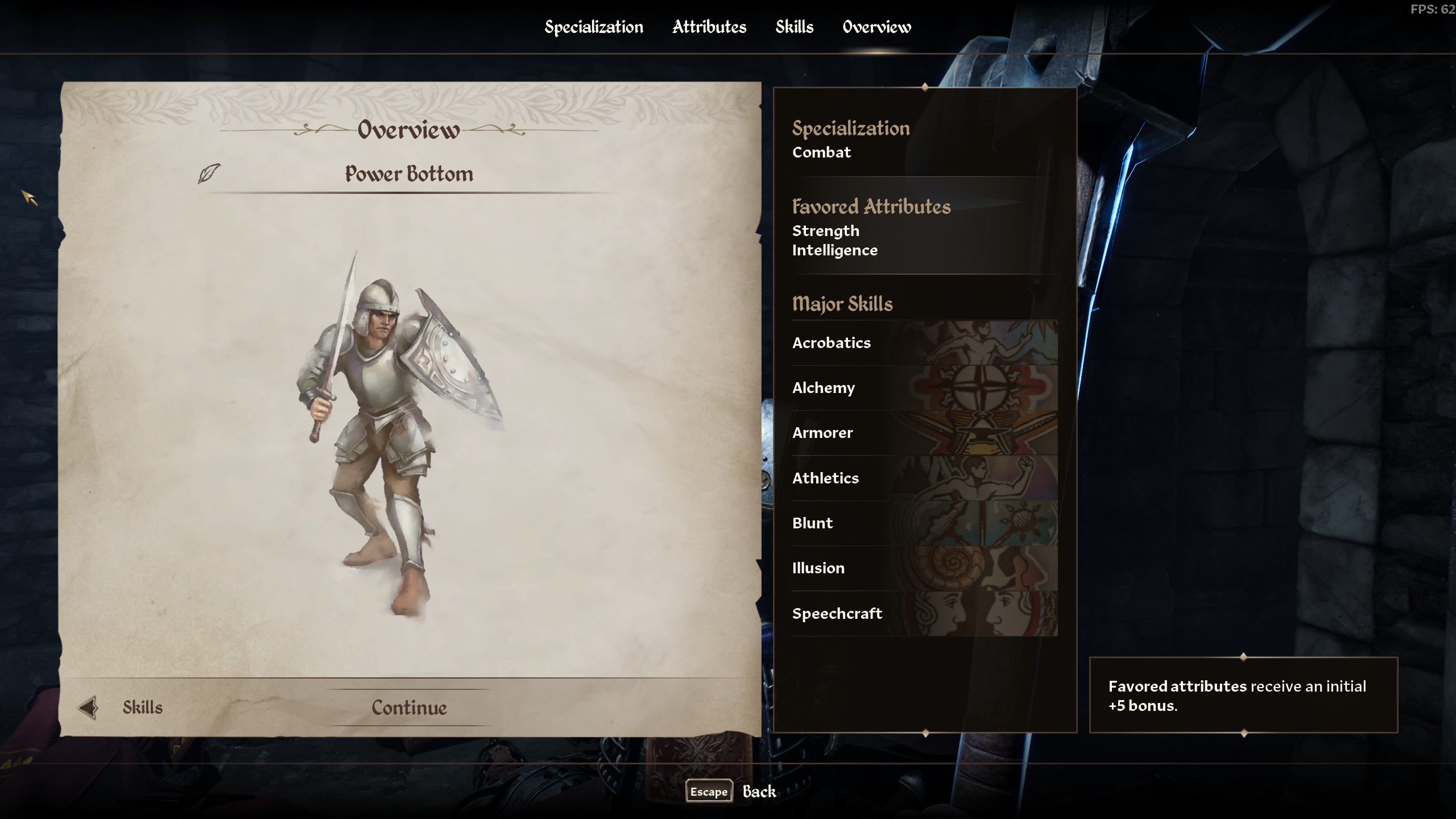Edit the class name Power Bottom

[x=409, y=174]
